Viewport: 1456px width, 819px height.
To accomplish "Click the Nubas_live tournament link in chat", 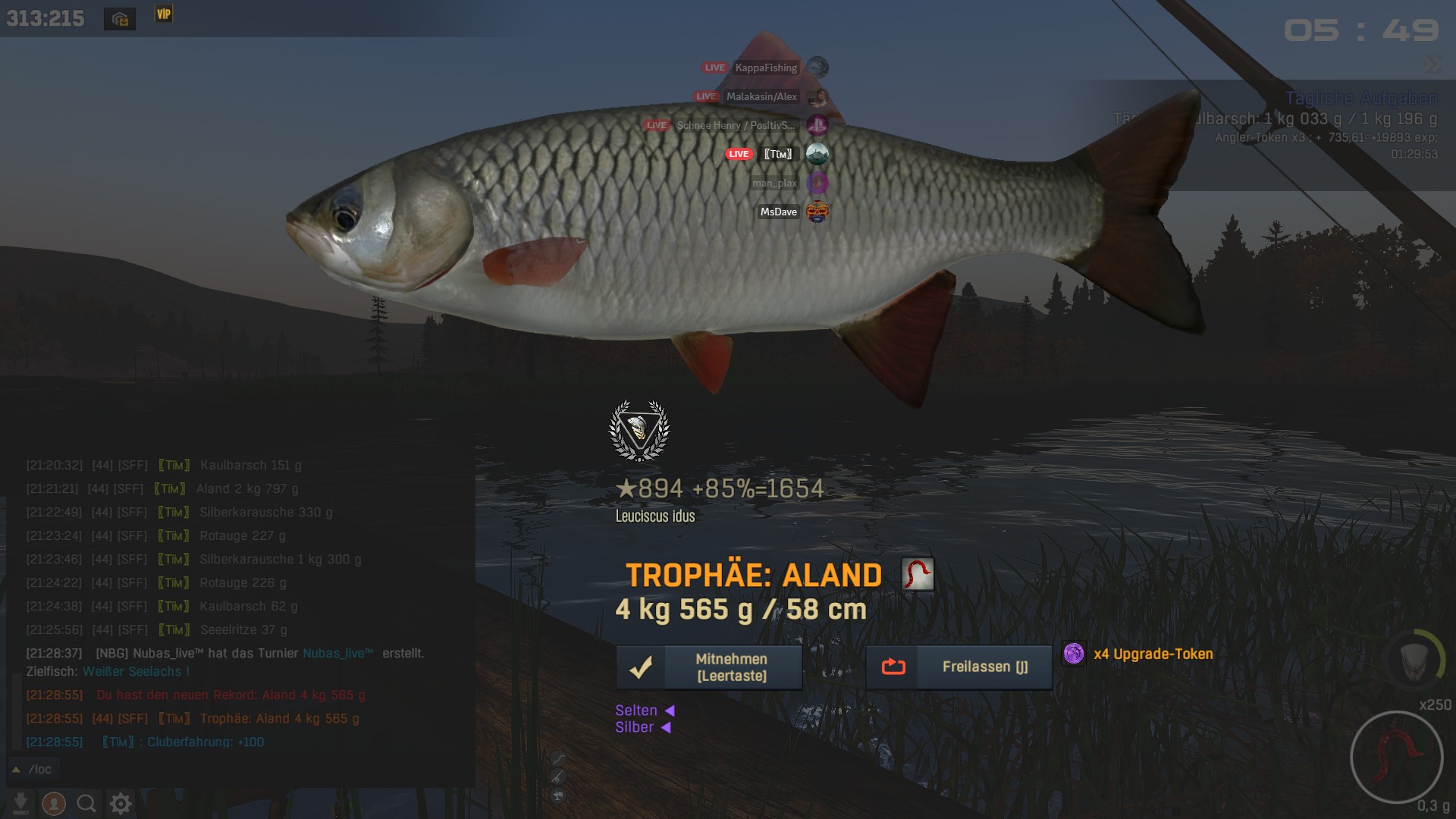I will (x=338, y=653).
